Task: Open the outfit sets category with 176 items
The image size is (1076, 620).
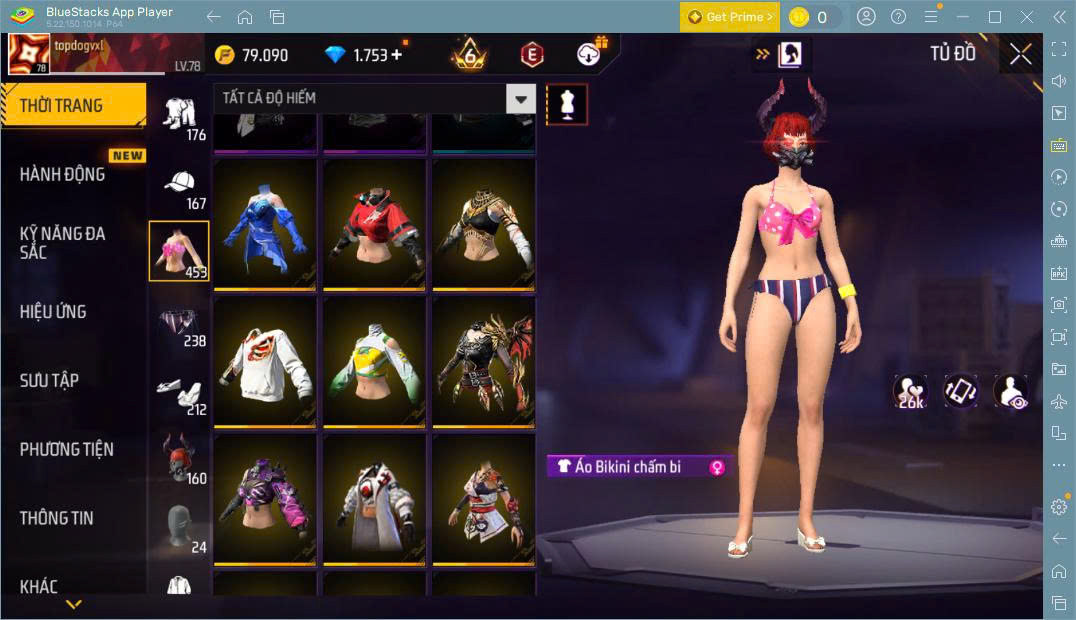Action: (x=179, y=117)
